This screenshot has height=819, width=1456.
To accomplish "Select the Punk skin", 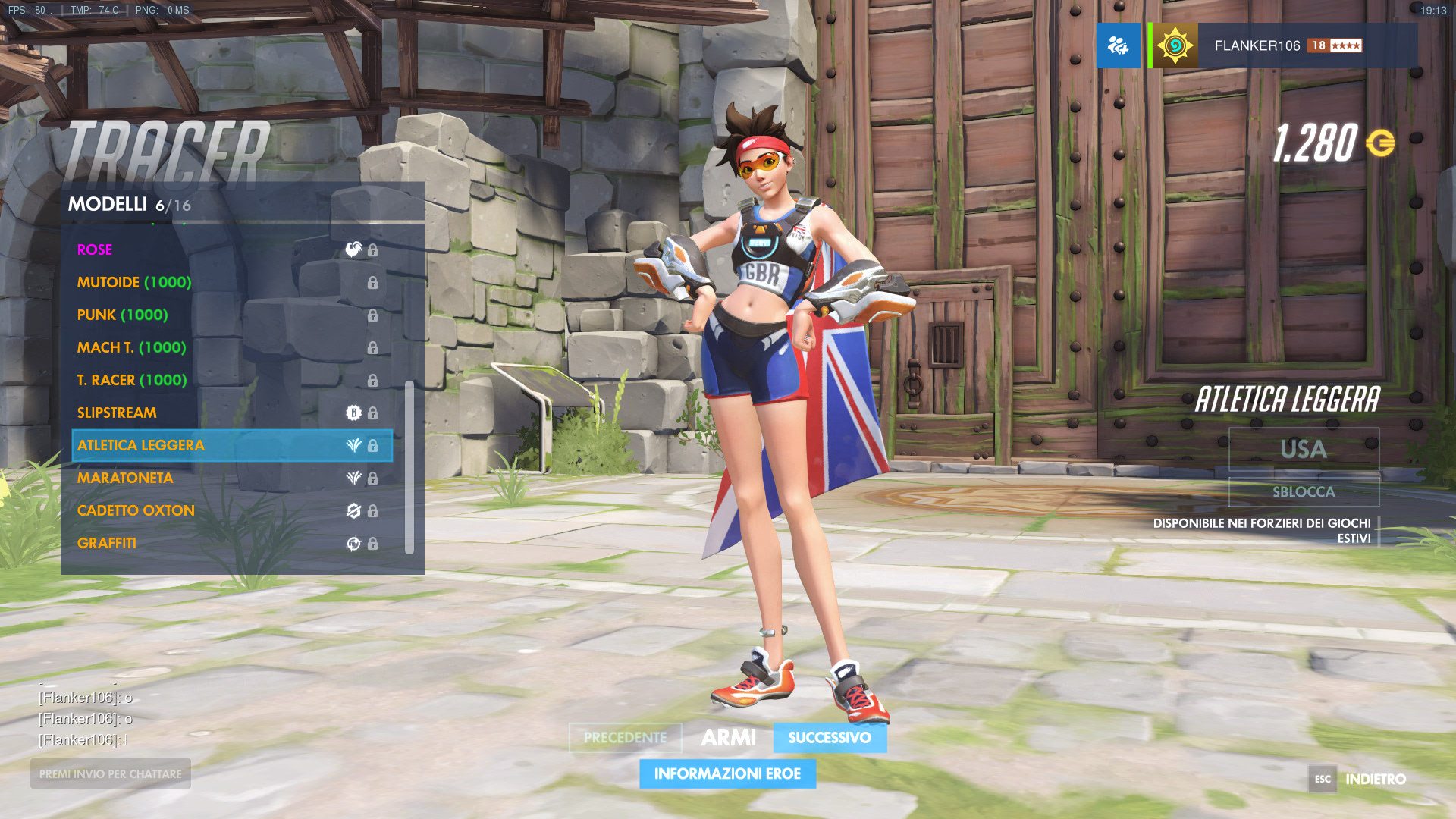I will click(x=227, y=315).
